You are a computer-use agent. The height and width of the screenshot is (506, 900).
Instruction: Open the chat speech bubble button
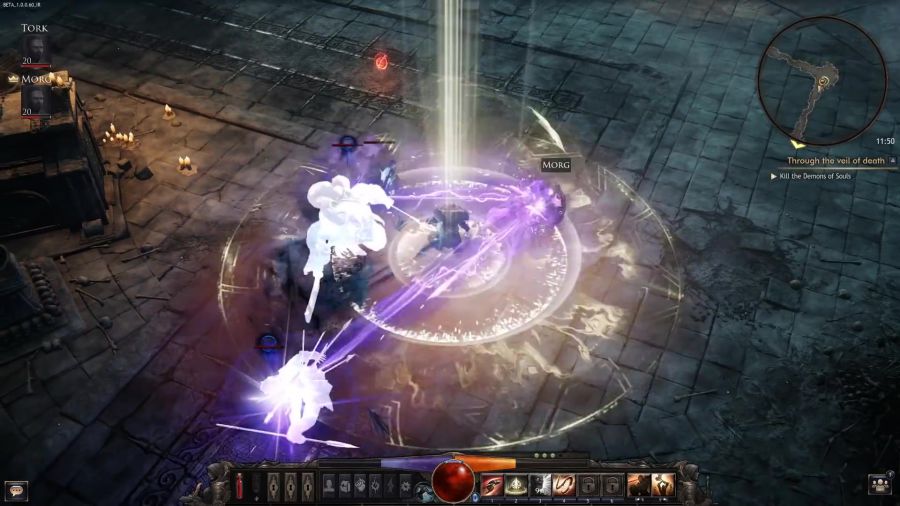coord(15,490)
